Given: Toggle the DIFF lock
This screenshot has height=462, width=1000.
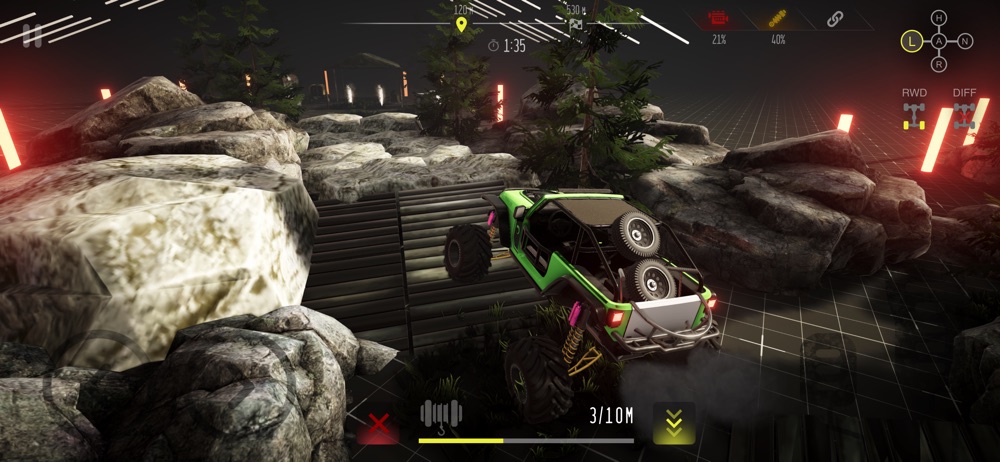Looking at the screenshot, I should (964, 112).
